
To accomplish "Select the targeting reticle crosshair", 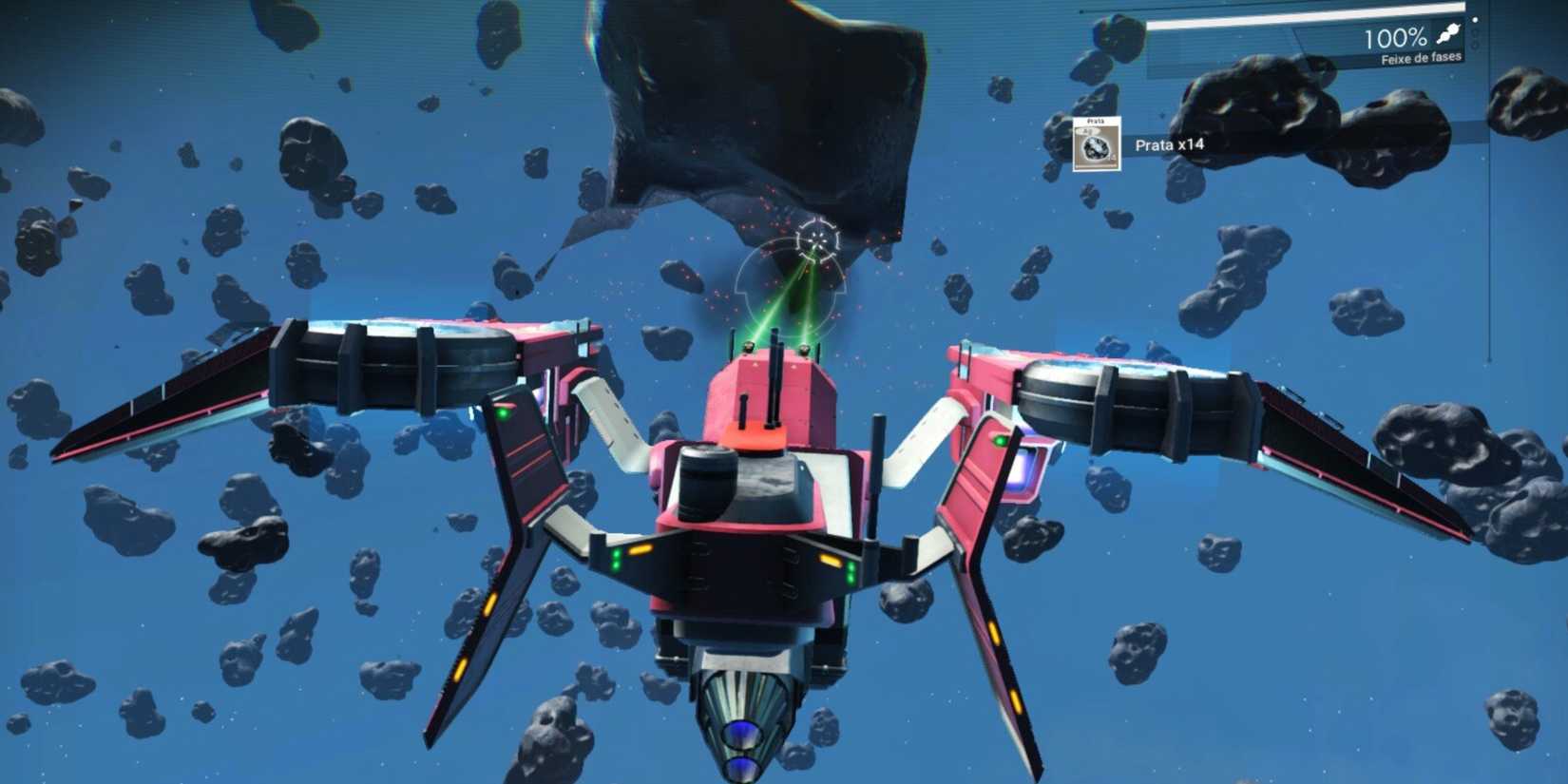I will [817, 238].
